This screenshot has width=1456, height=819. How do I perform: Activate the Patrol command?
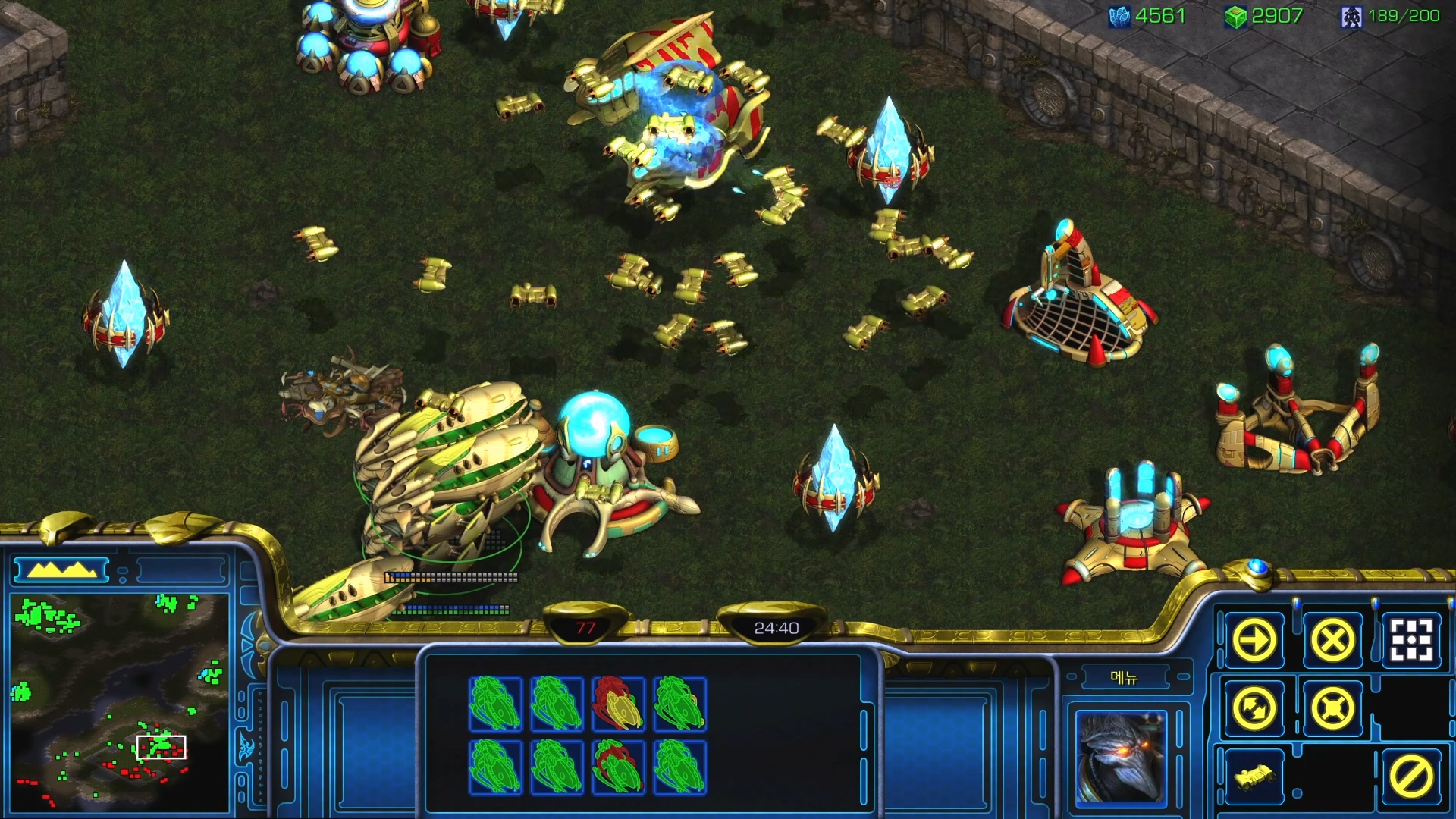(1254, 709)
